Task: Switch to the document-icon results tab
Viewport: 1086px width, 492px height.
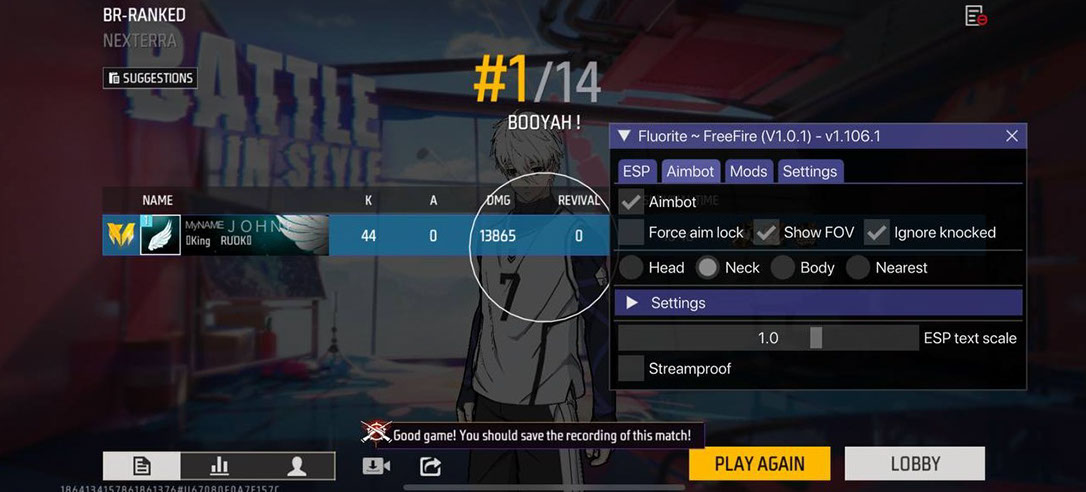Action: (142, 466)
